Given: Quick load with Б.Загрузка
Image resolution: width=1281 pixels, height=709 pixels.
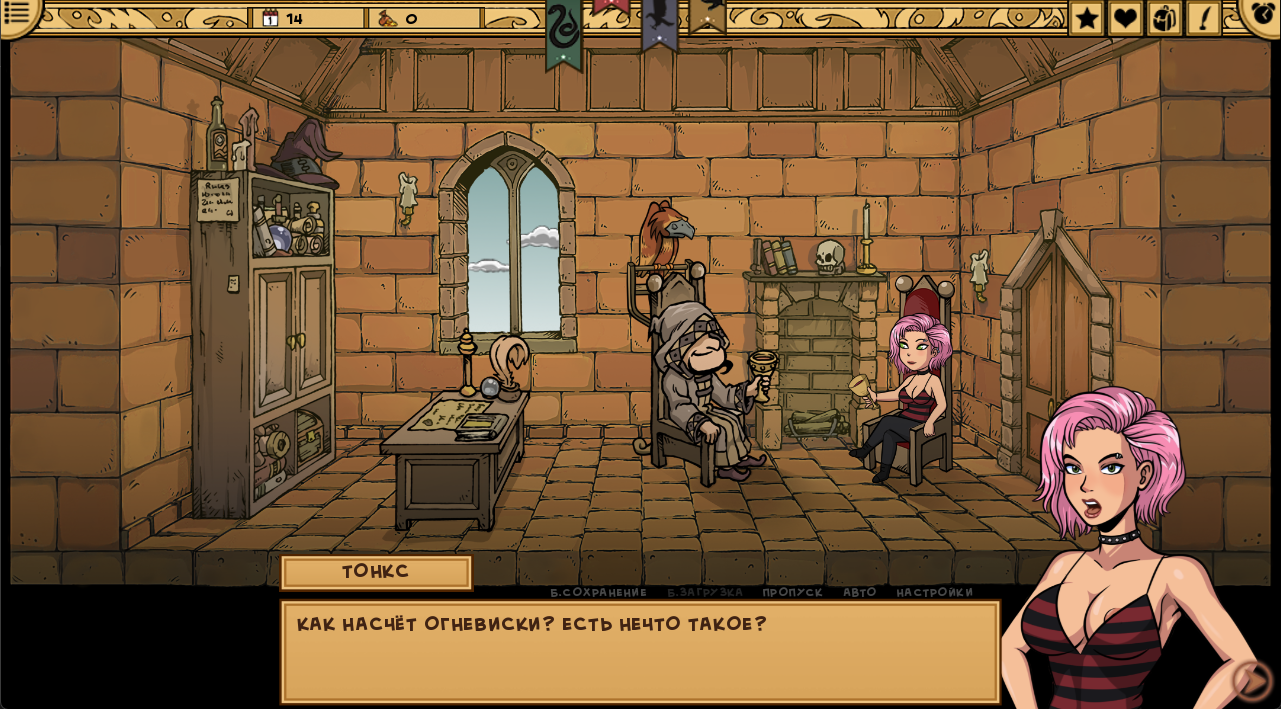Looking at the screenshot, I should (x=705, y=592).
